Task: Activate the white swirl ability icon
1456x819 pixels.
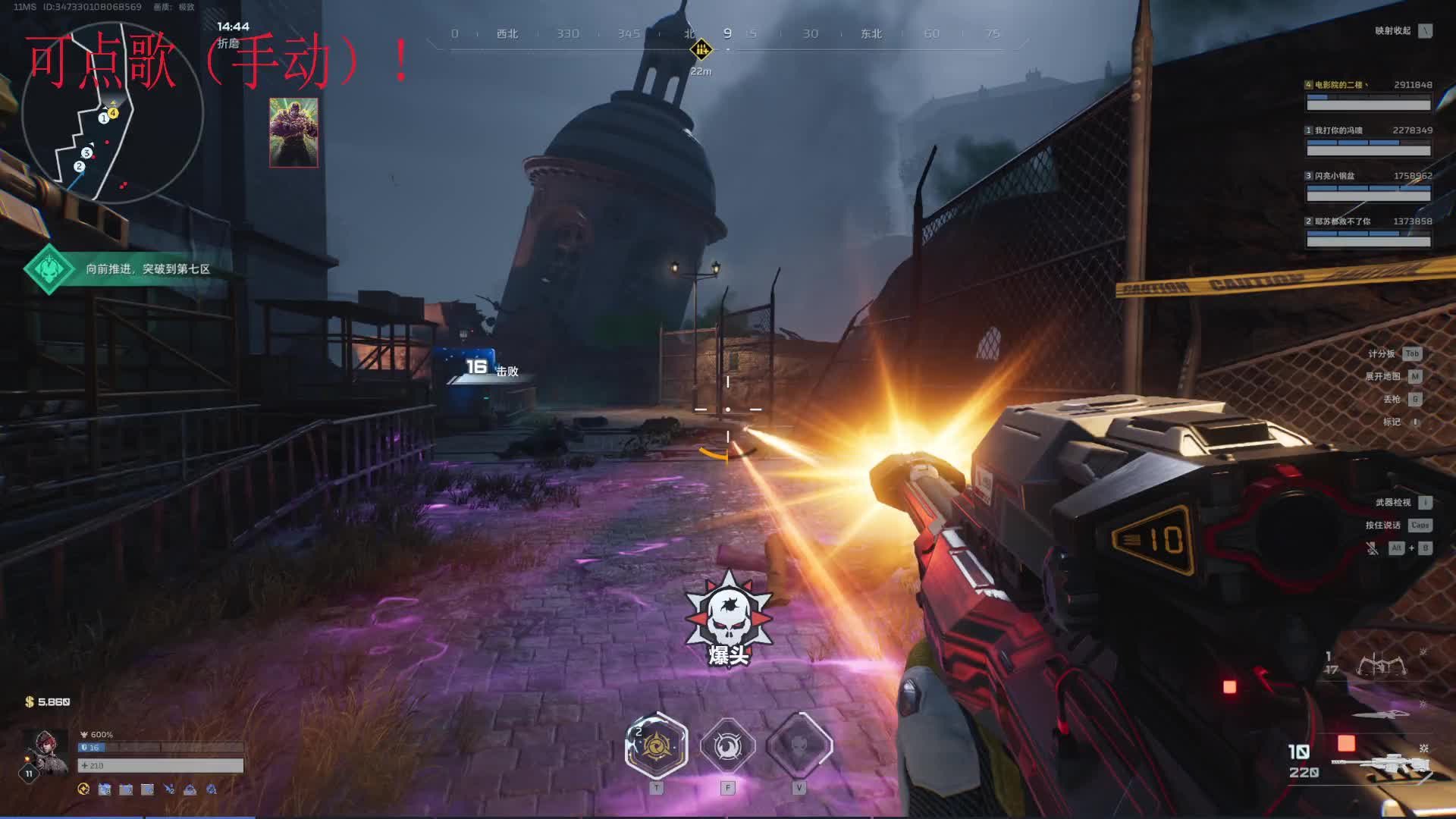Action: click(727, 747)
